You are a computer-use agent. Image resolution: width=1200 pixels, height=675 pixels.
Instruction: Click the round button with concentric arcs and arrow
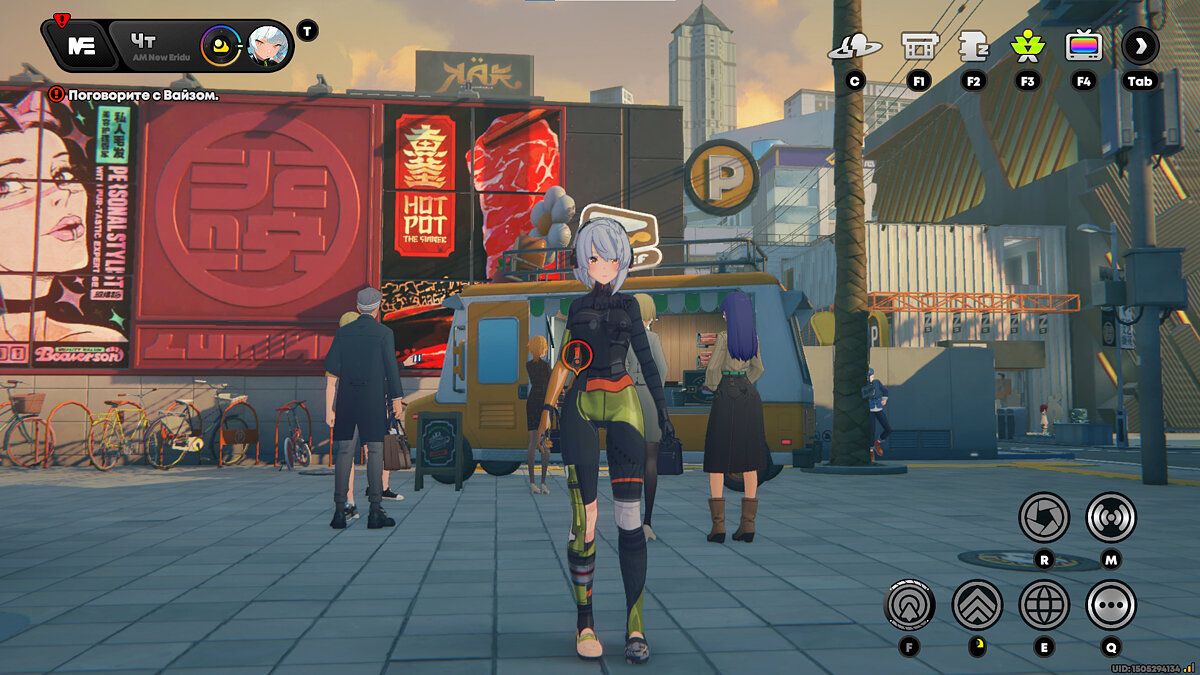pos(909,604)
